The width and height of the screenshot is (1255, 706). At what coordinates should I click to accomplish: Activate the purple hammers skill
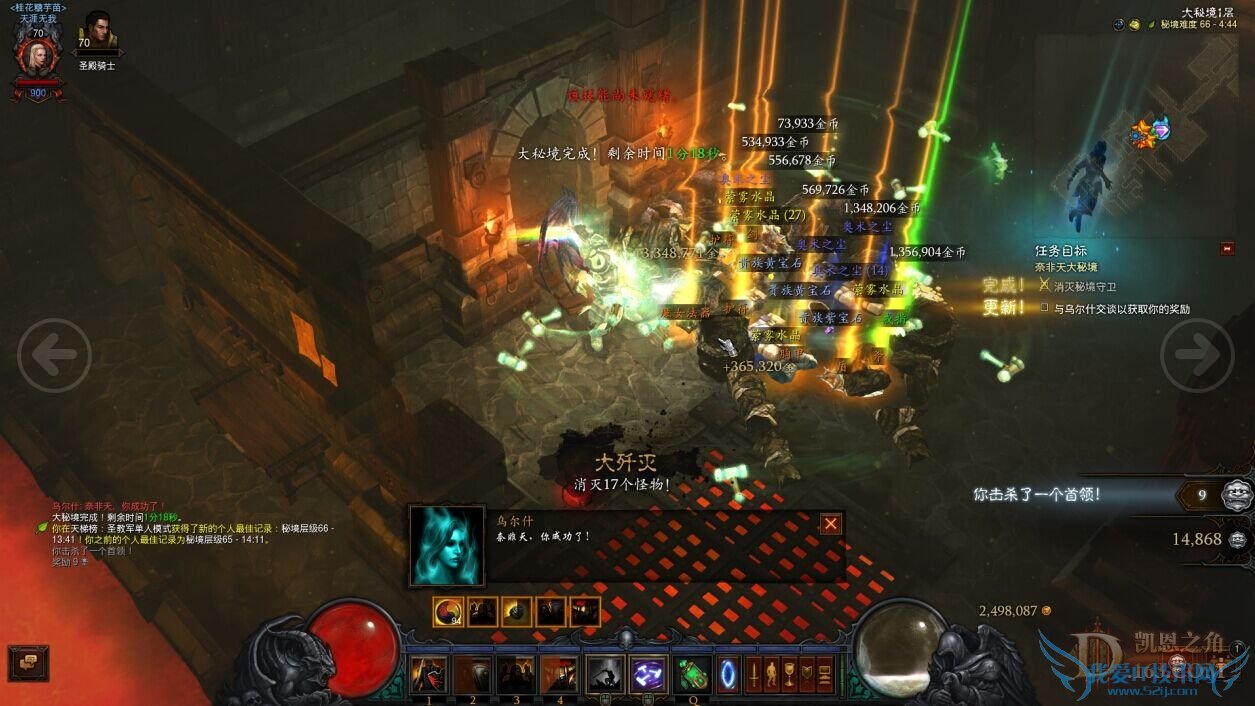[648, 675]
